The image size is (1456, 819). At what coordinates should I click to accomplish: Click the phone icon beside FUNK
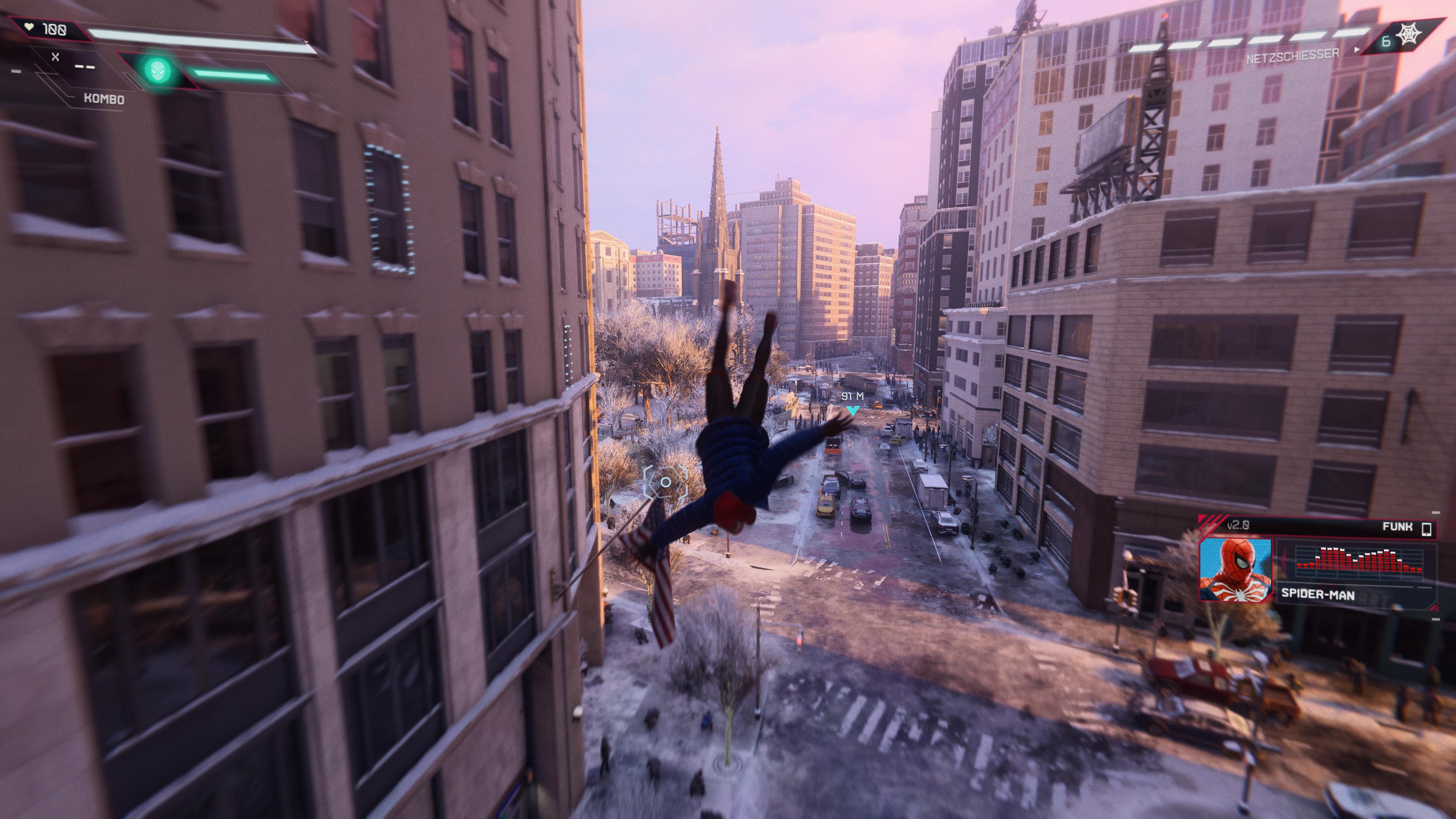1426,529
